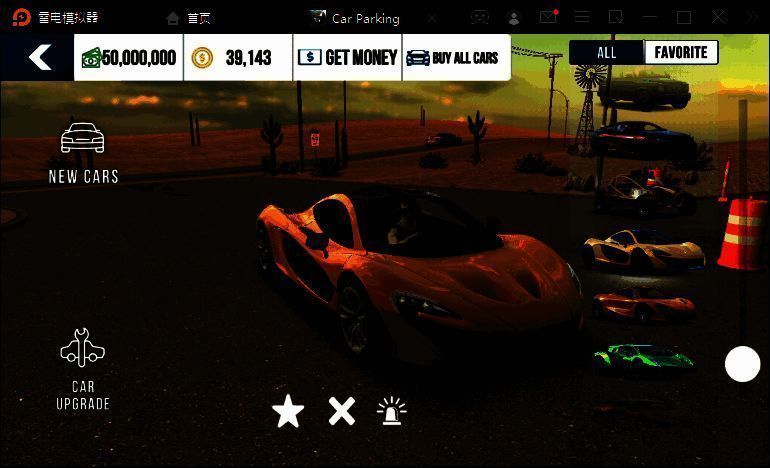Screen dimensions: 770x468
Task: Toggle the police siren light icon
Action: point(392,411)
